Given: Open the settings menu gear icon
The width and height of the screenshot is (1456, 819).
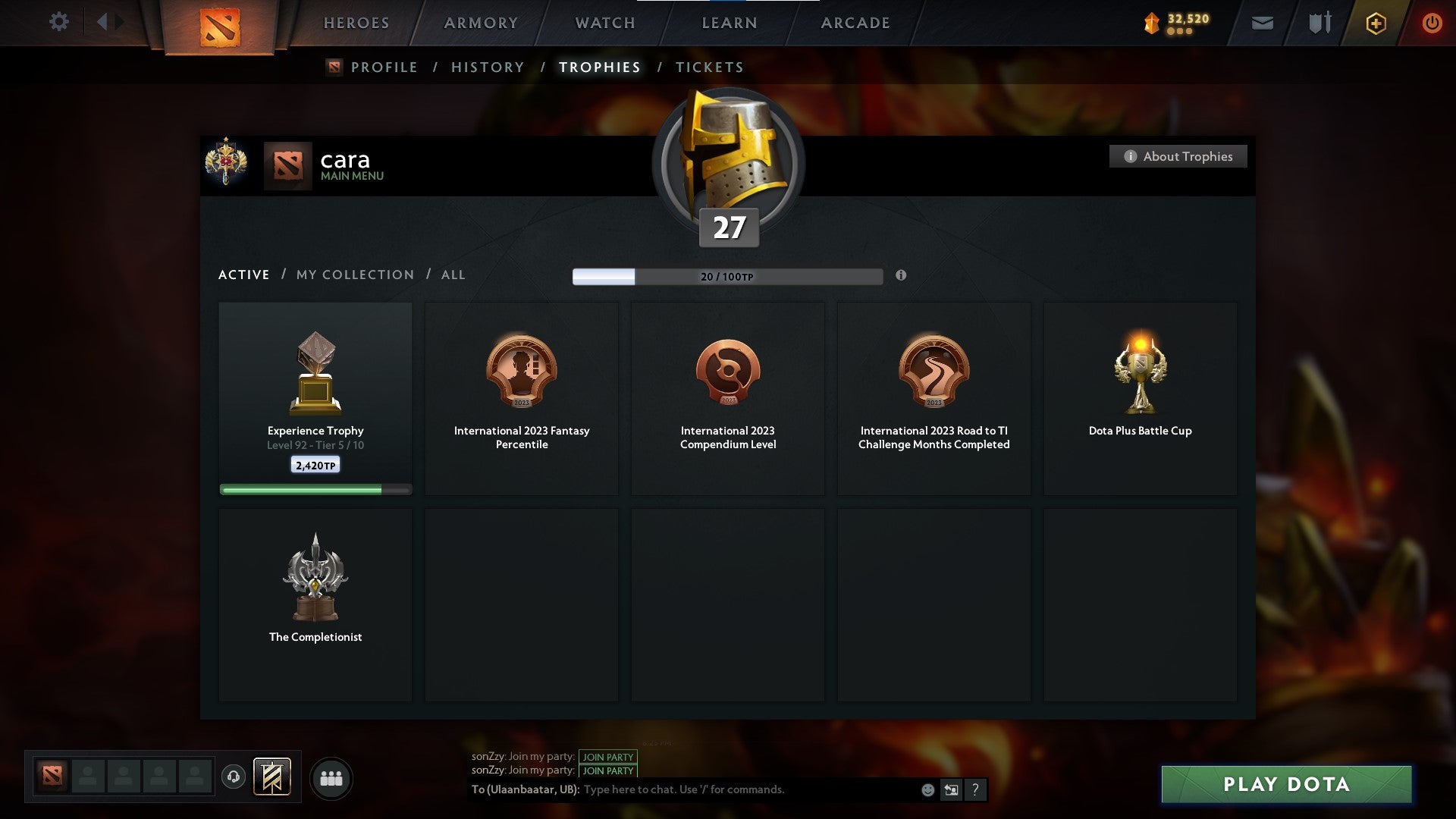Looking at the screenshot, I should pyautogui.click(x=59, y=22).
